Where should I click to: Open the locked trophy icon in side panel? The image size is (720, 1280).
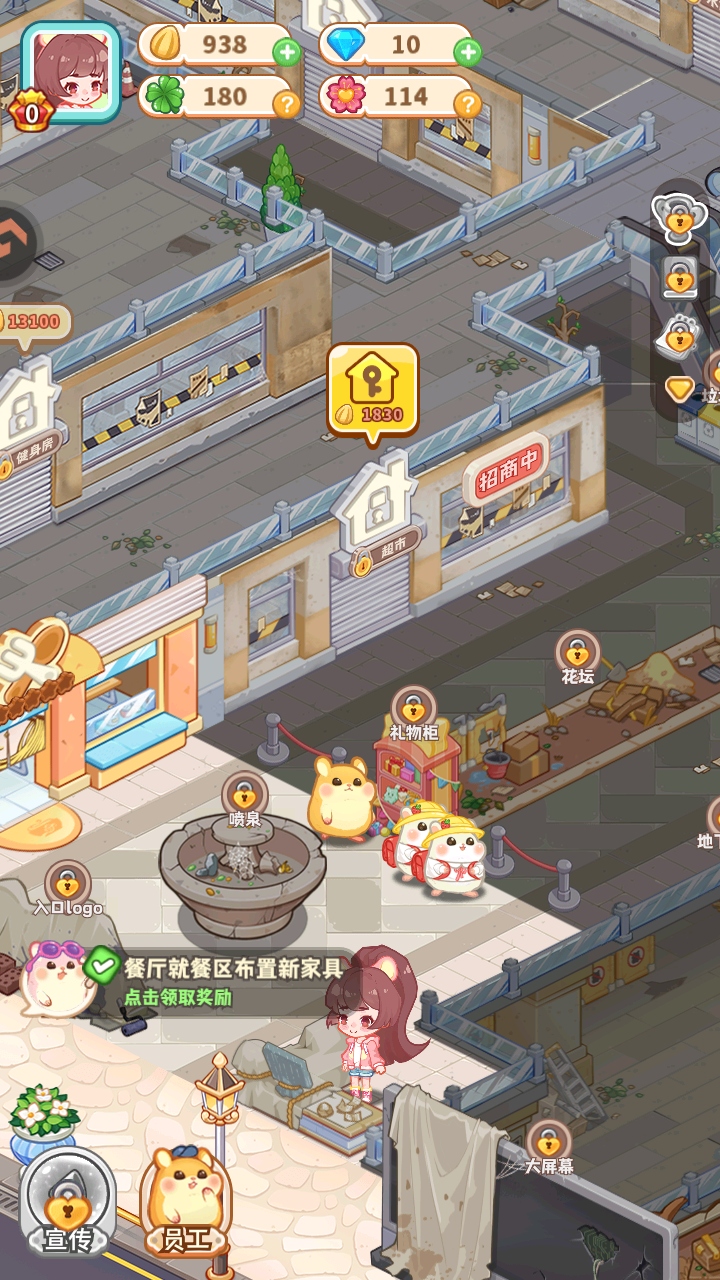[x=680, y=217]
